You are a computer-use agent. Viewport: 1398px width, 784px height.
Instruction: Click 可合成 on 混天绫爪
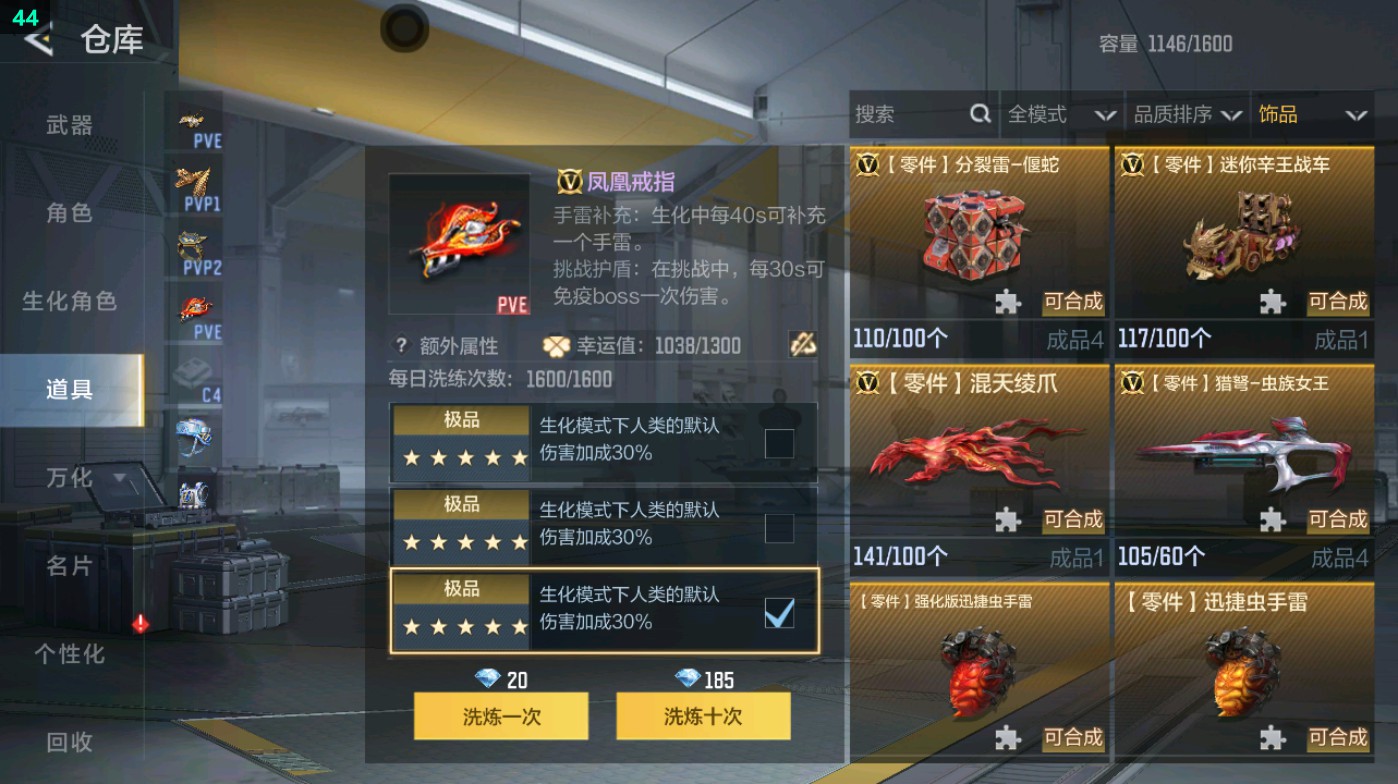(1072, 521)
